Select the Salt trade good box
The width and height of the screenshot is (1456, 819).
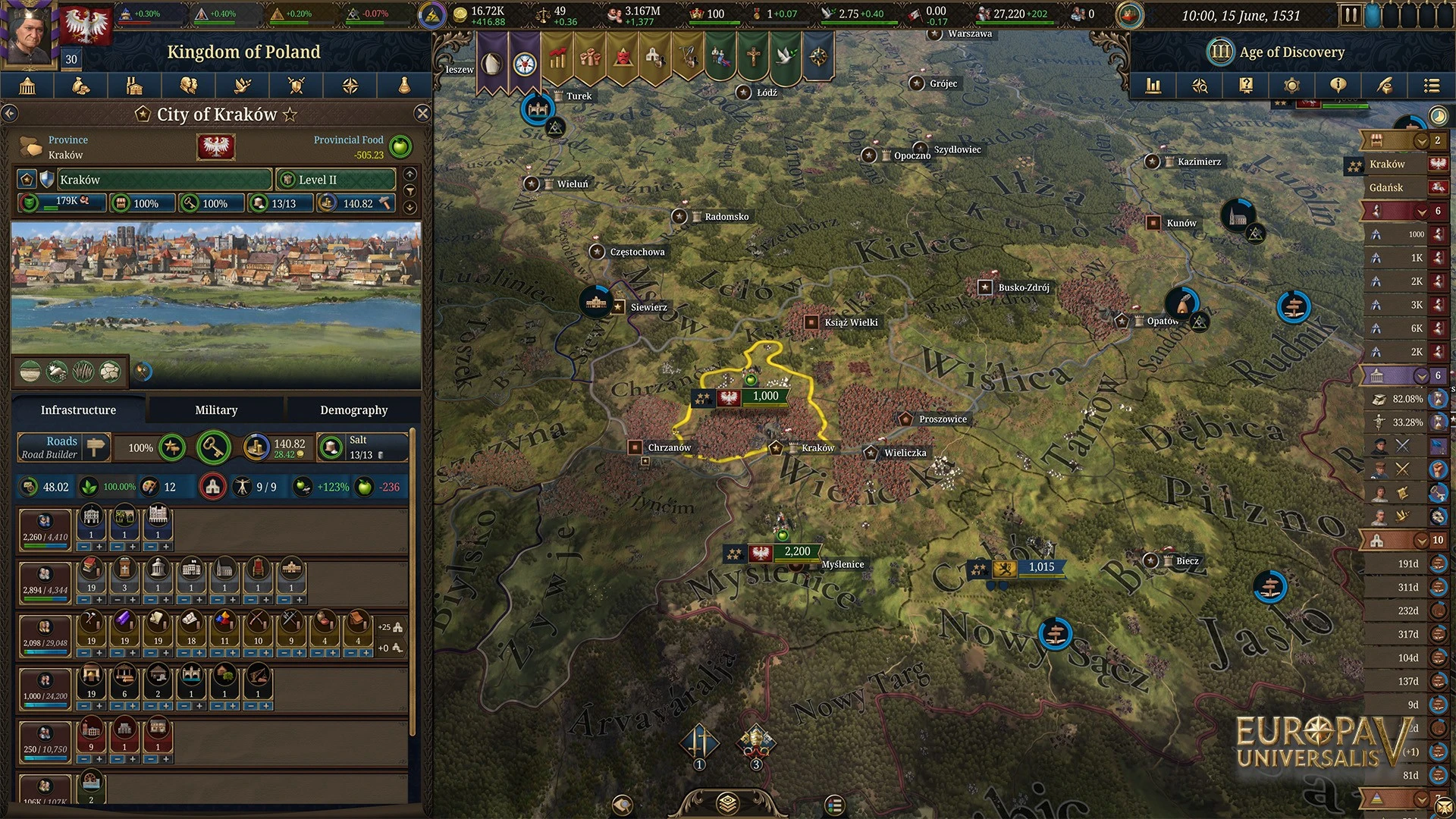pyautogui.click(x=362, y=447)
